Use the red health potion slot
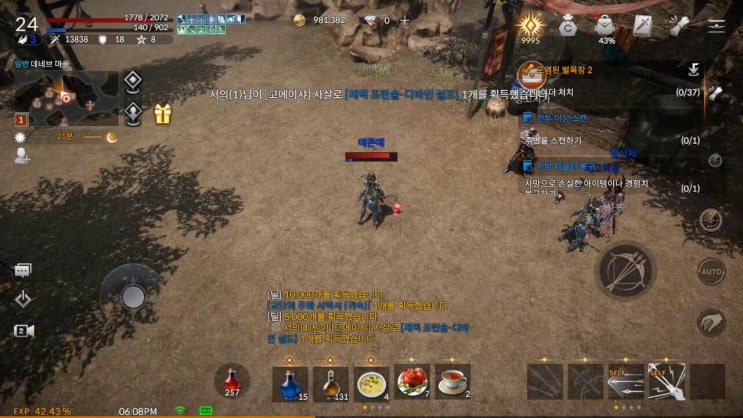The image size is (743, 418). [232, 381]
